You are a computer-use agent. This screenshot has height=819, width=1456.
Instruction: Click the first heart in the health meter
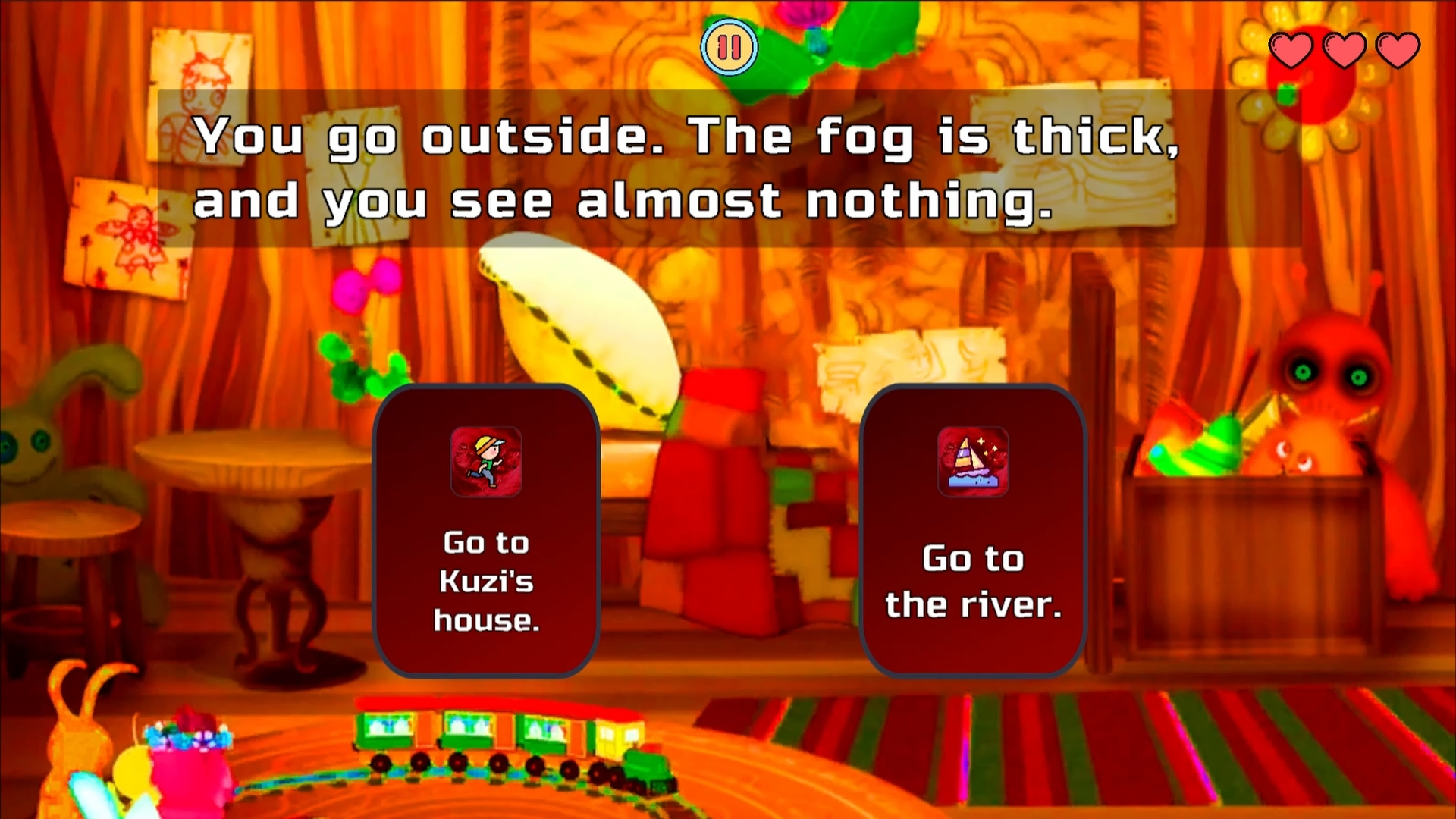(1291, 49)
